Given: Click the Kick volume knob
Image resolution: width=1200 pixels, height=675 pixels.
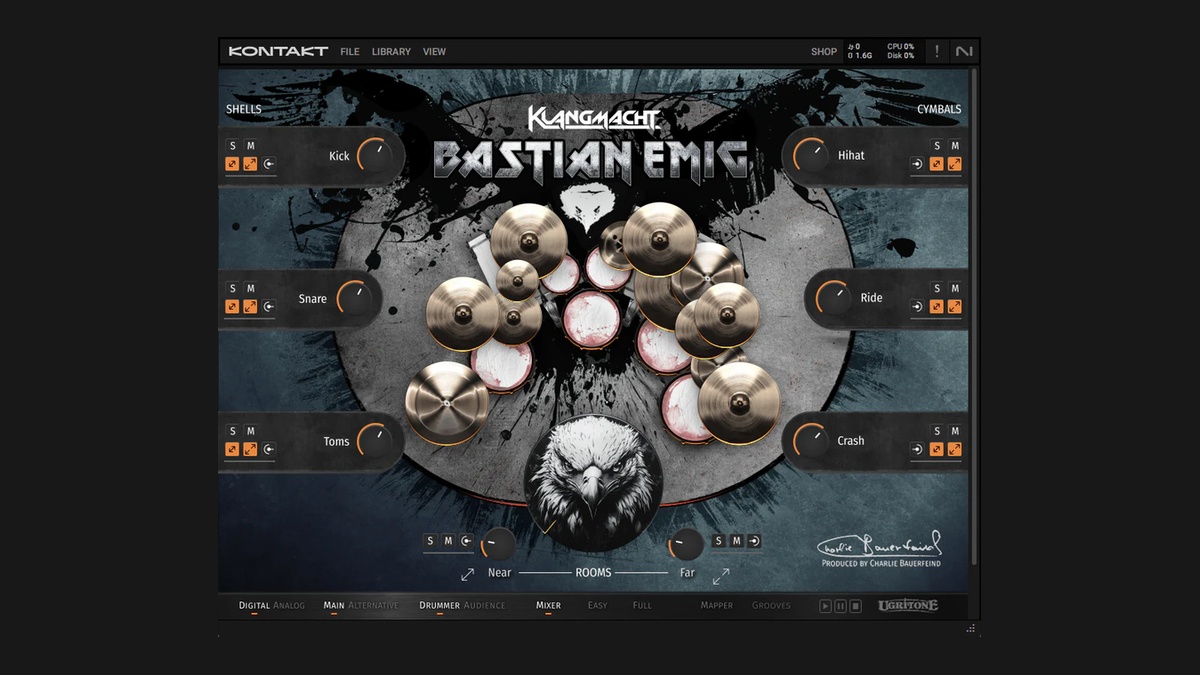Looking at the screenshot, I should tap(374, 156).
